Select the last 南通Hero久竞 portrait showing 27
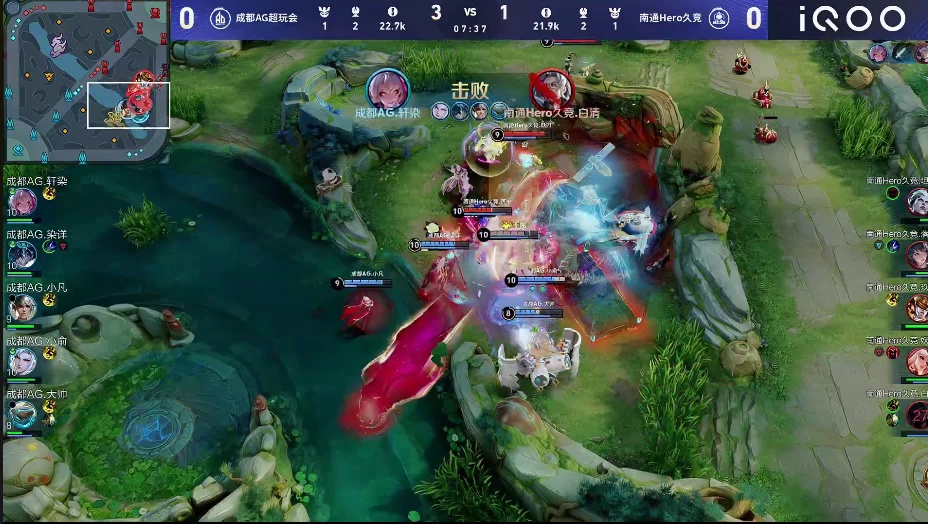The image size is (928, 524). 916,414
